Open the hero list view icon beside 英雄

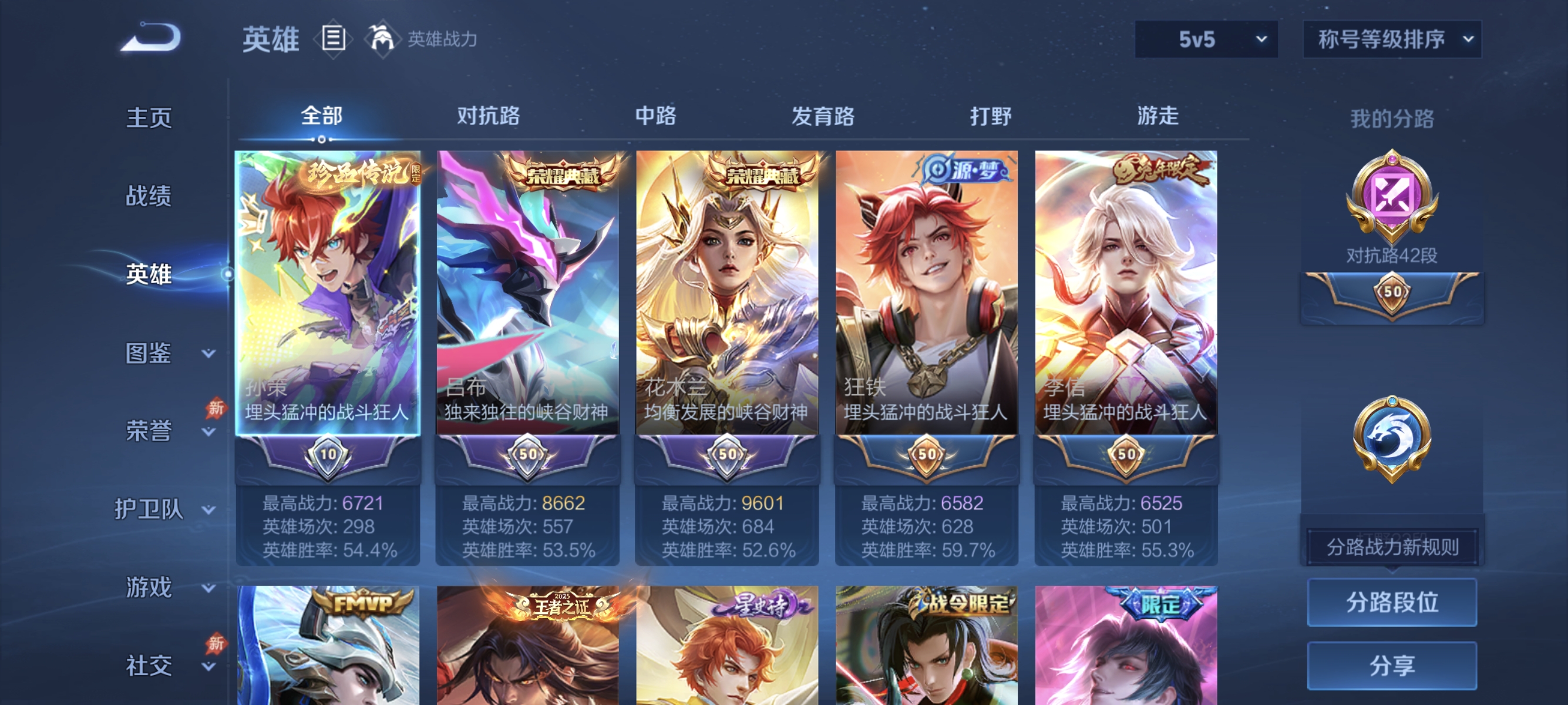(x=332, y=38)
